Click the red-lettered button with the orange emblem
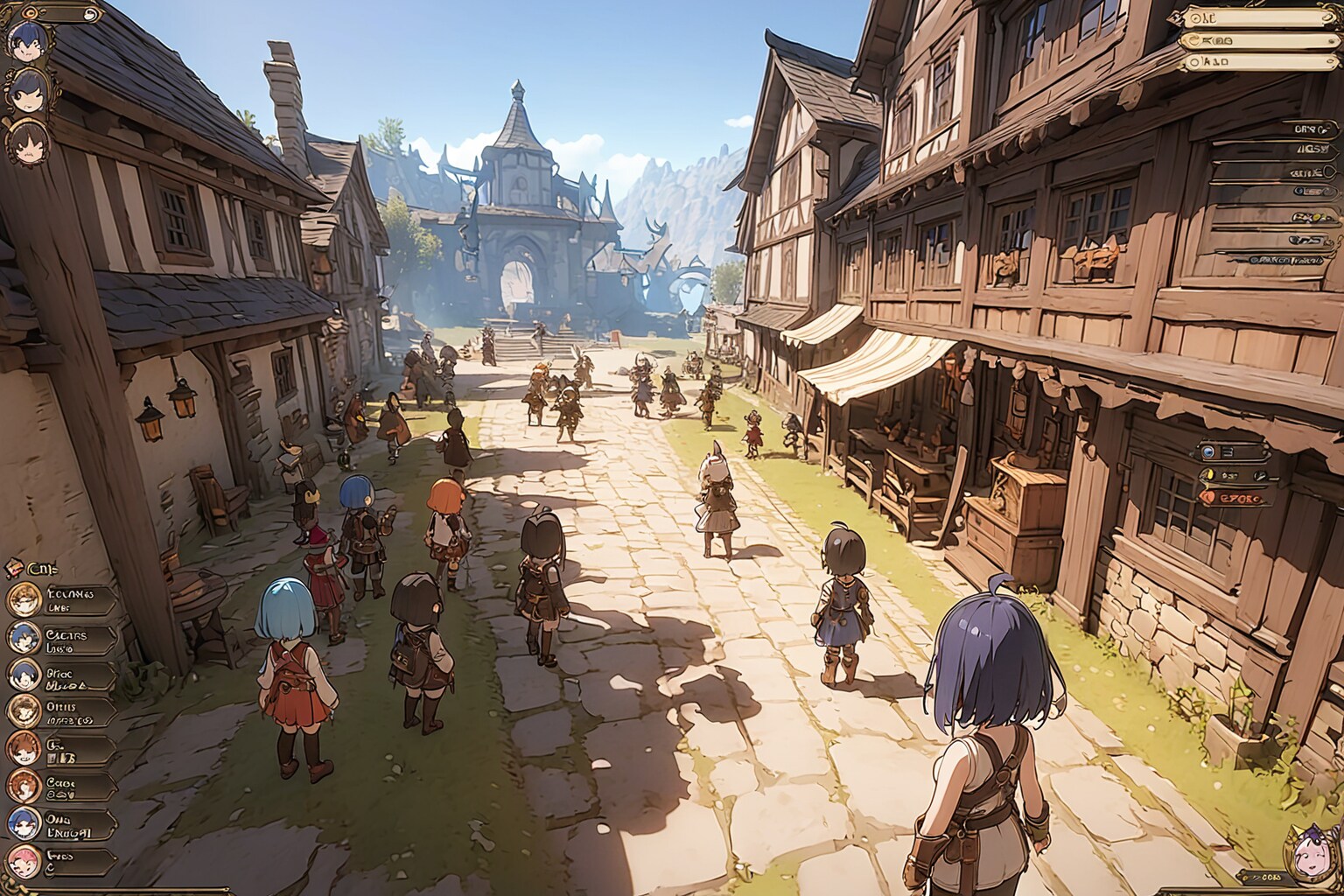This screenshot has width=1344, height=896. (1235, 497)
